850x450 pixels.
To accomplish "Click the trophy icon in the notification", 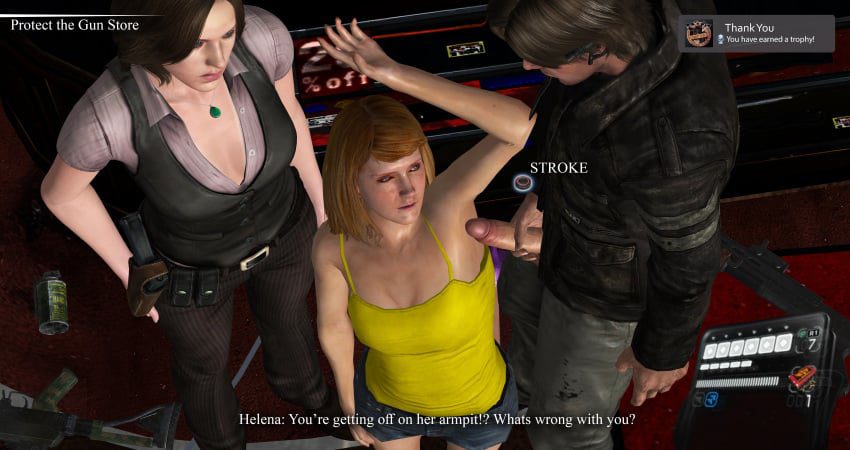I will click(x=699, y=34).
